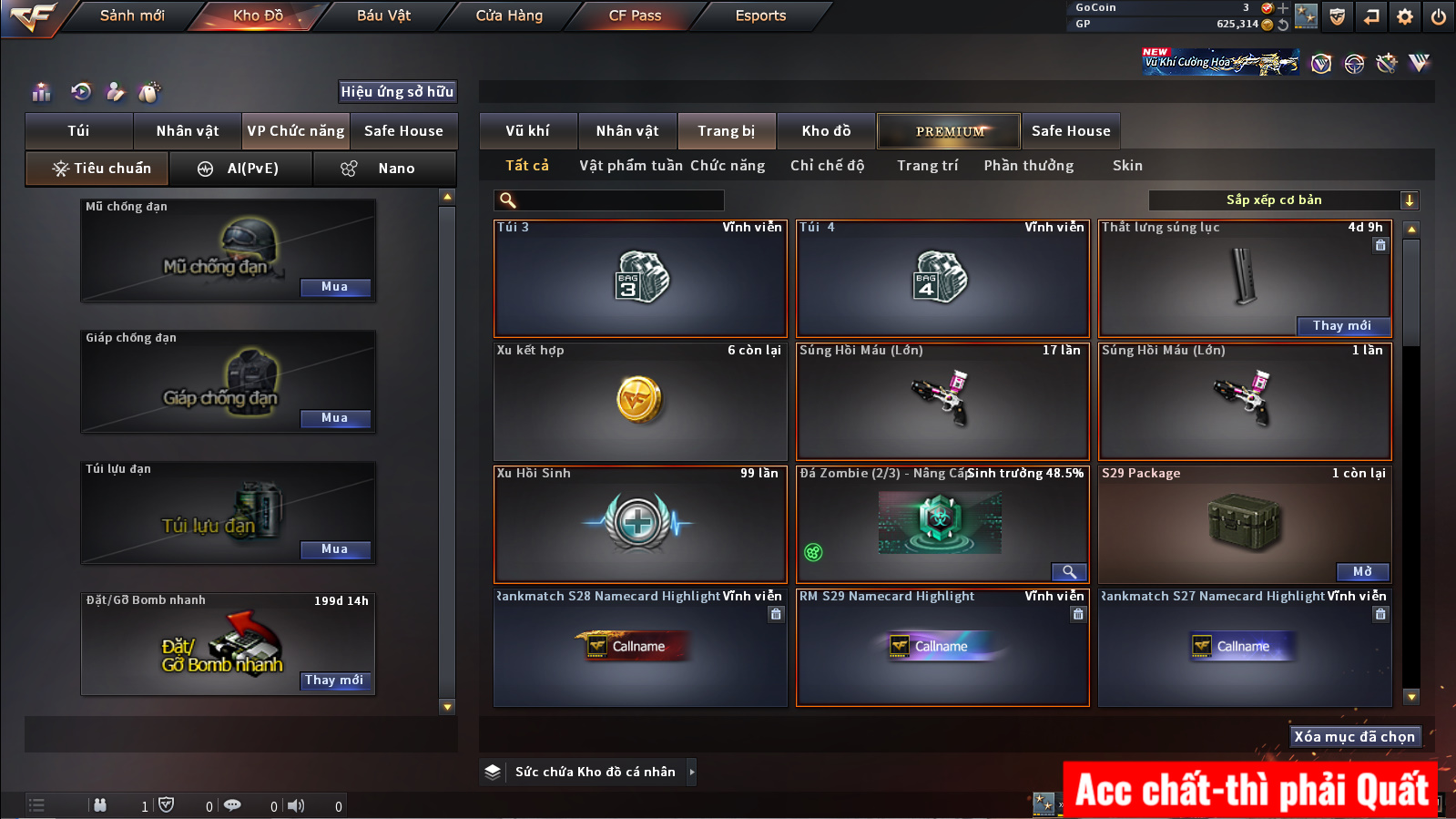
Task: Renew the Thắt lưng súng lục belt
Action: pos(1342,326)
